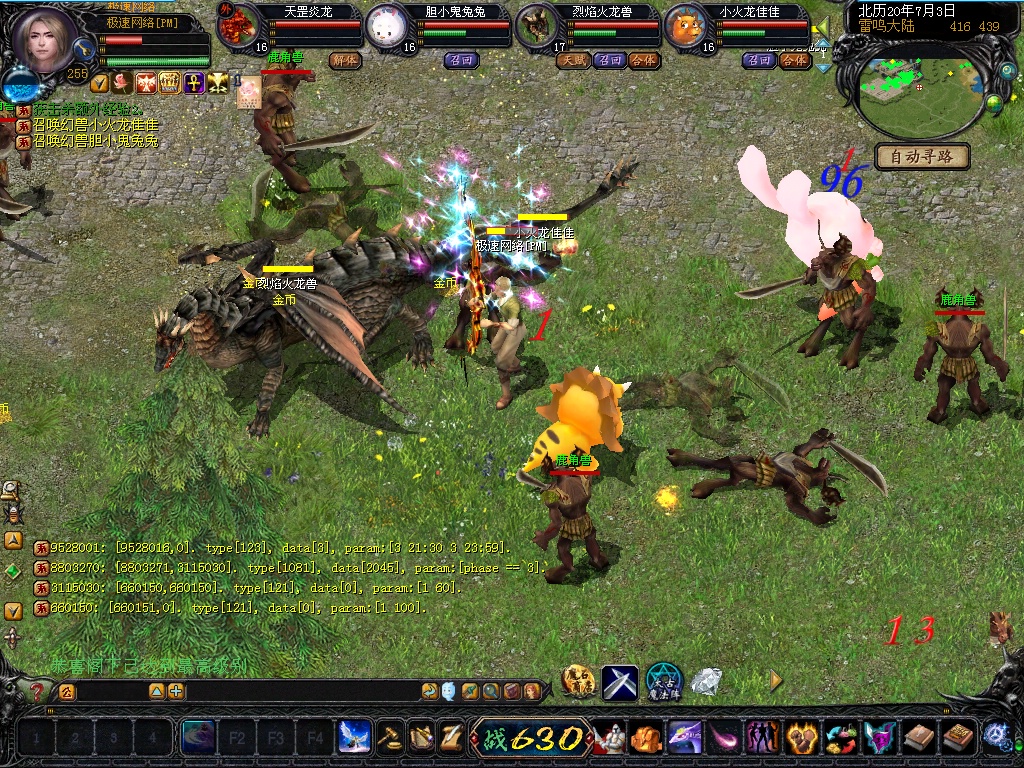Click the rose buff icon

pos(123,83)
